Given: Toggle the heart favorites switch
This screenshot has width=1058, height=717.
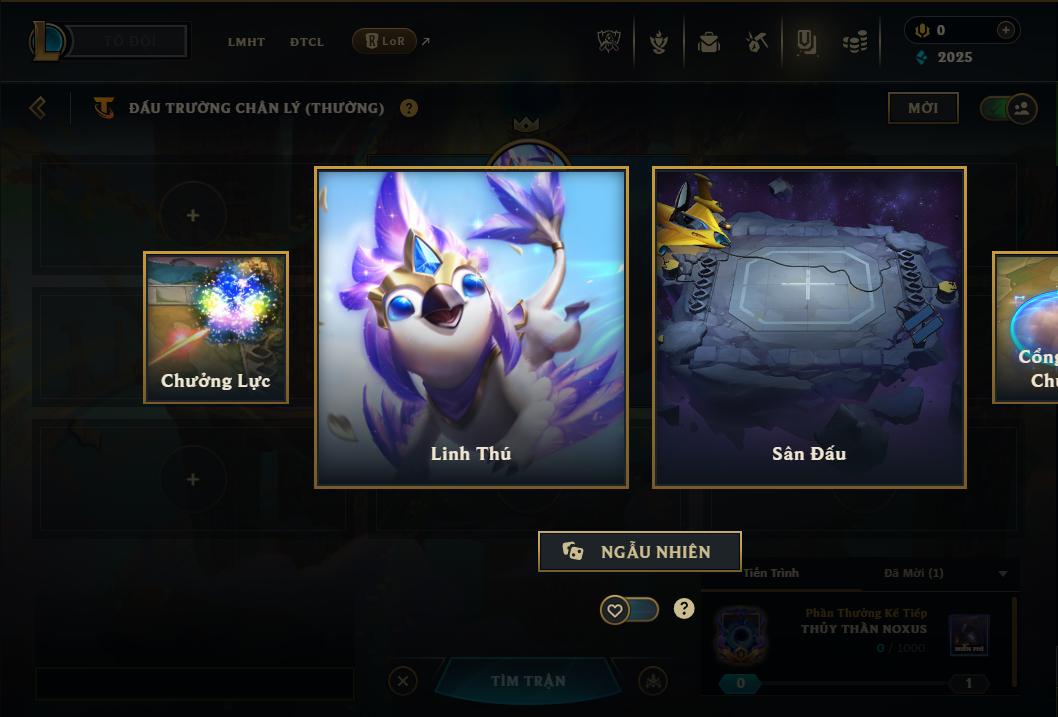Looking at the screenshot, I should click(x=629, y=610).
